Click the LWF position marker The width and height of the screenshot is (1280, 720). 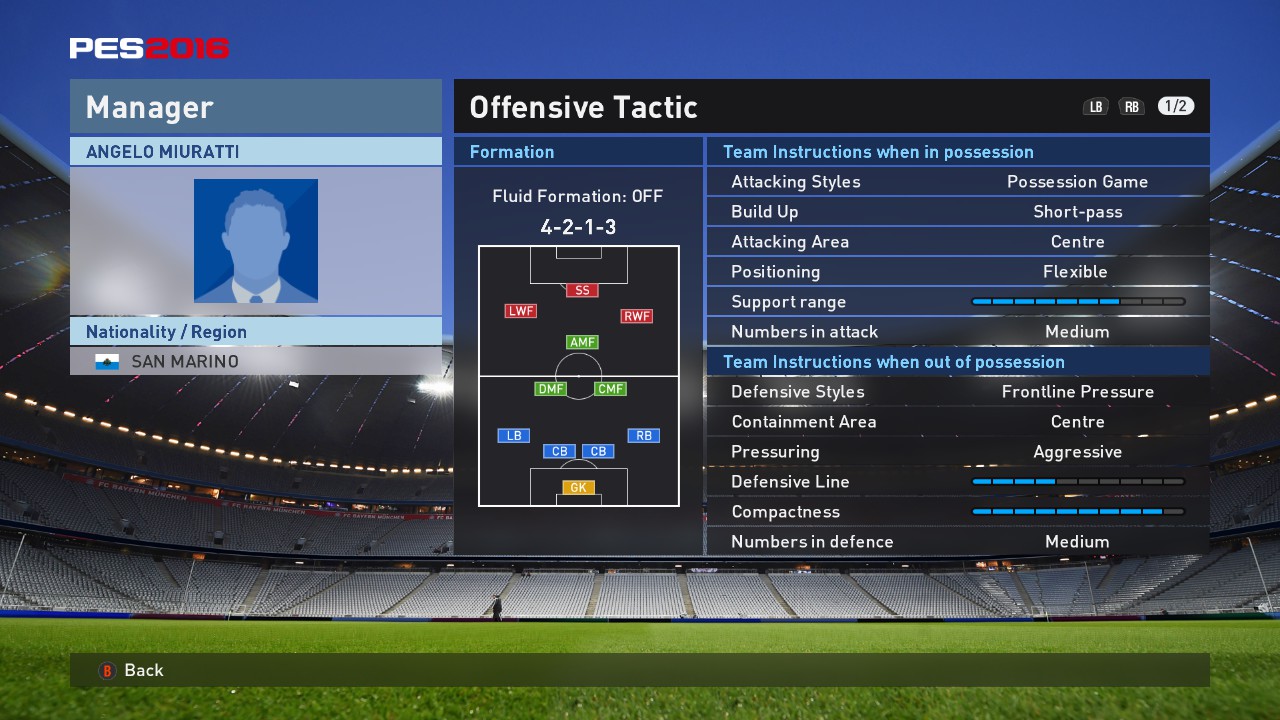point(521,311)
